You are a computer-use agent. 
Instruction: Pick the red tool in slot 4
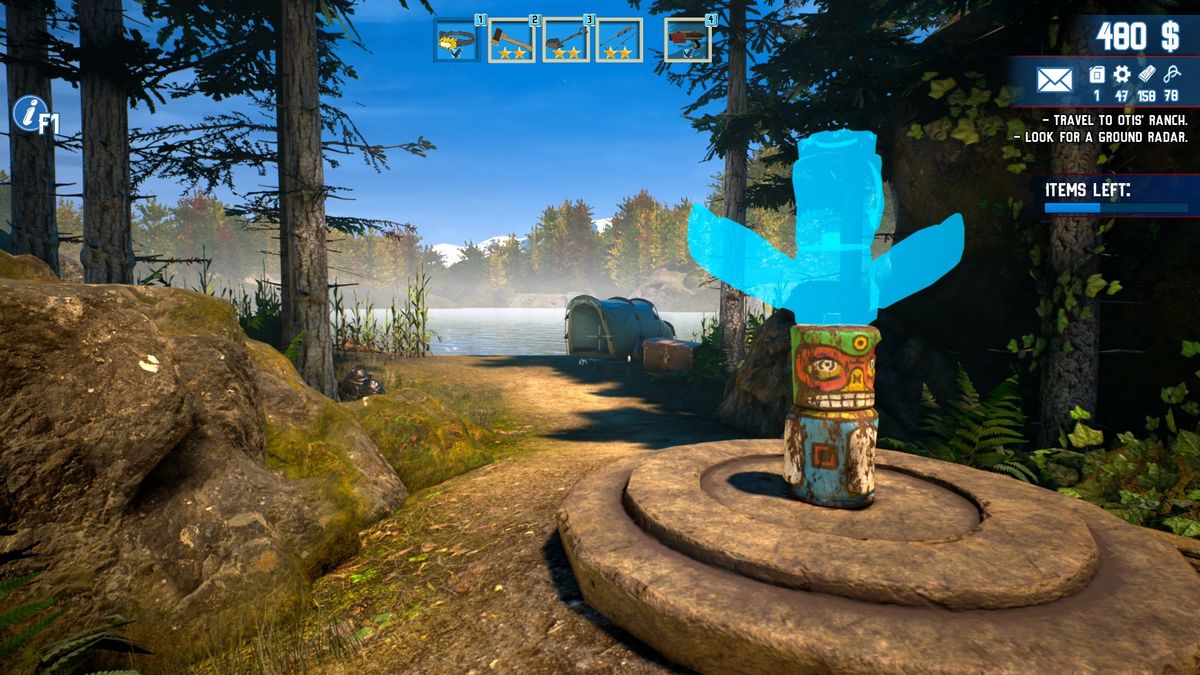point(687,41)
